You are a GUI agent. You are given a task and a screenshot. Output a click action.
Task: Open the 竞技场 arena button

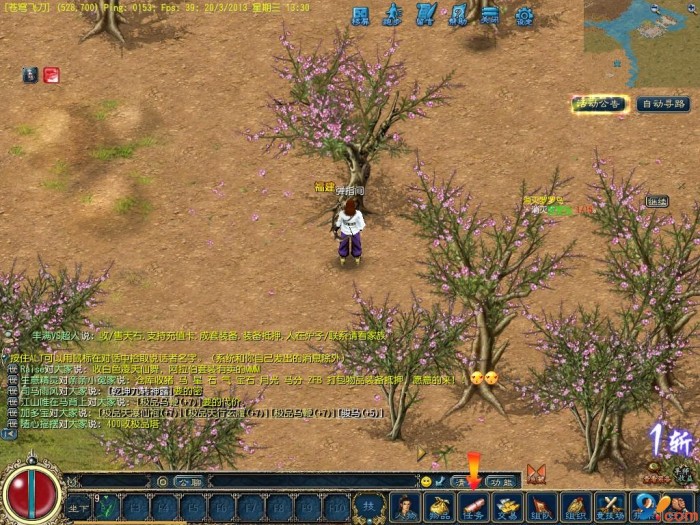coord(609,507)
